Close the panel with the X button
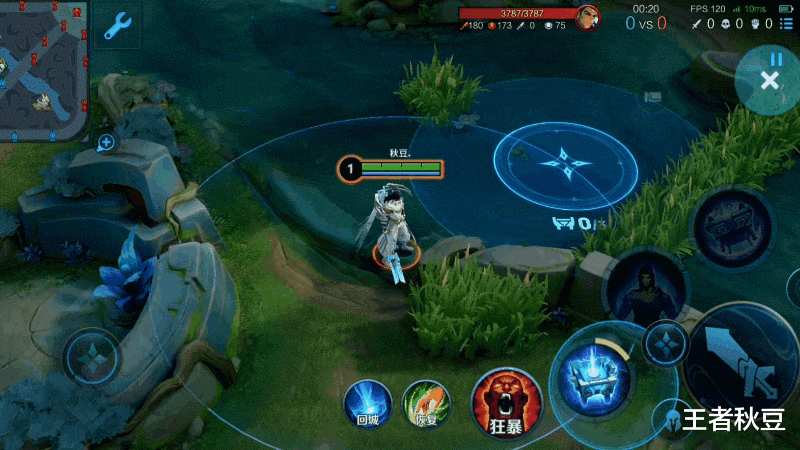 coord(769,81)
